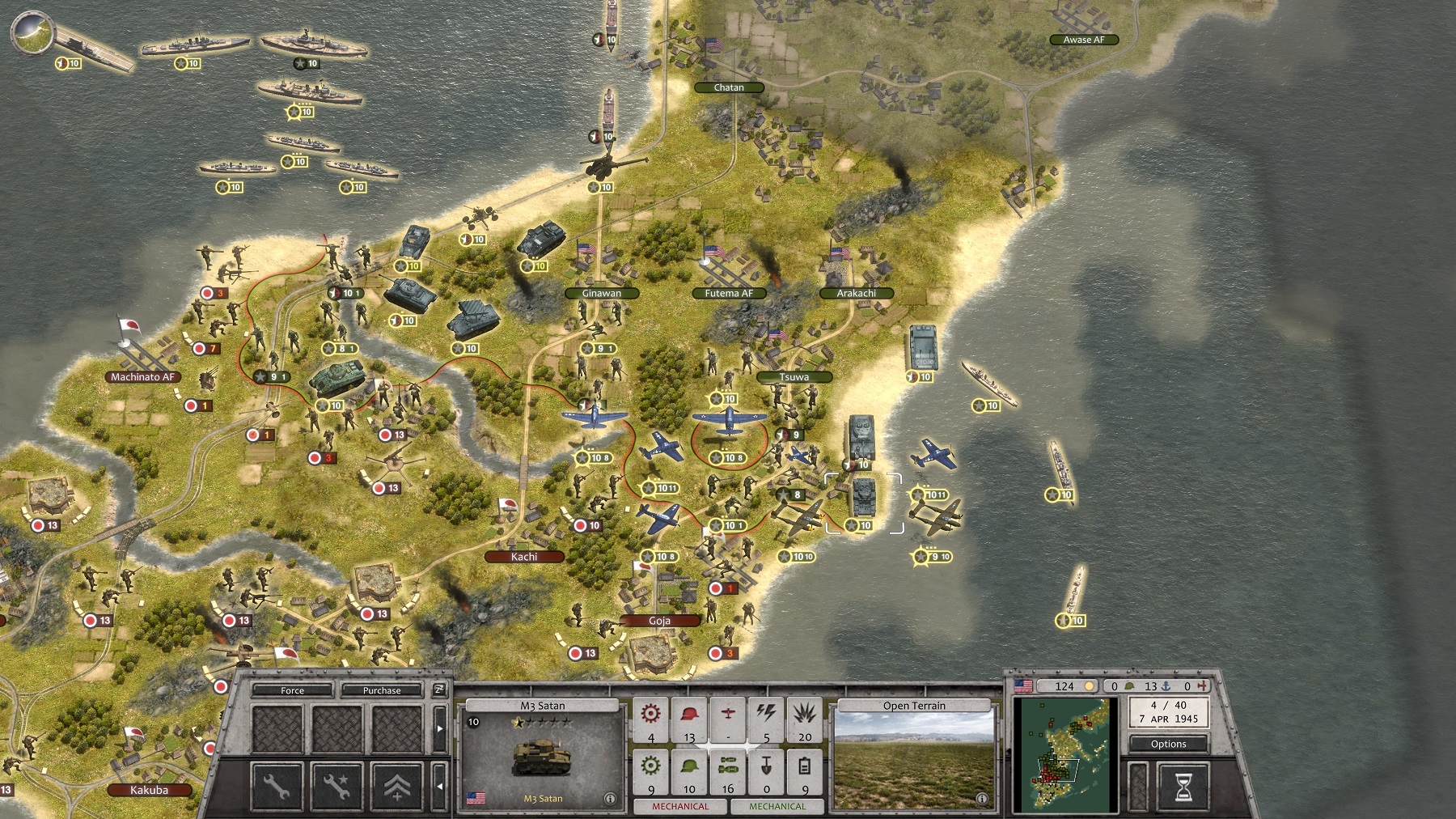Image resolution: width=1456 pixels, height=819 pixels.
Task: Toggle unit sleep with the Zz icon
Action: click(438, 689)
